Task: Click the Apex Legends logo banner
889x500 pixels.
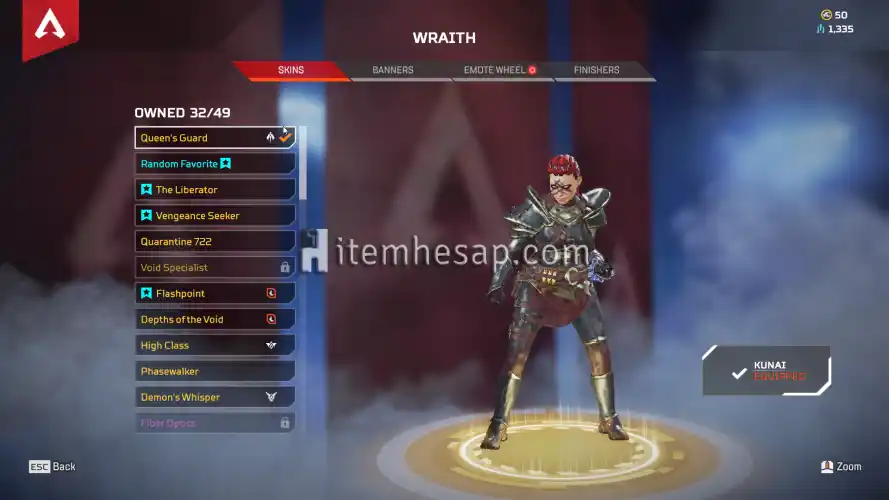Action: pyautogui.click(x=49, y=28)
